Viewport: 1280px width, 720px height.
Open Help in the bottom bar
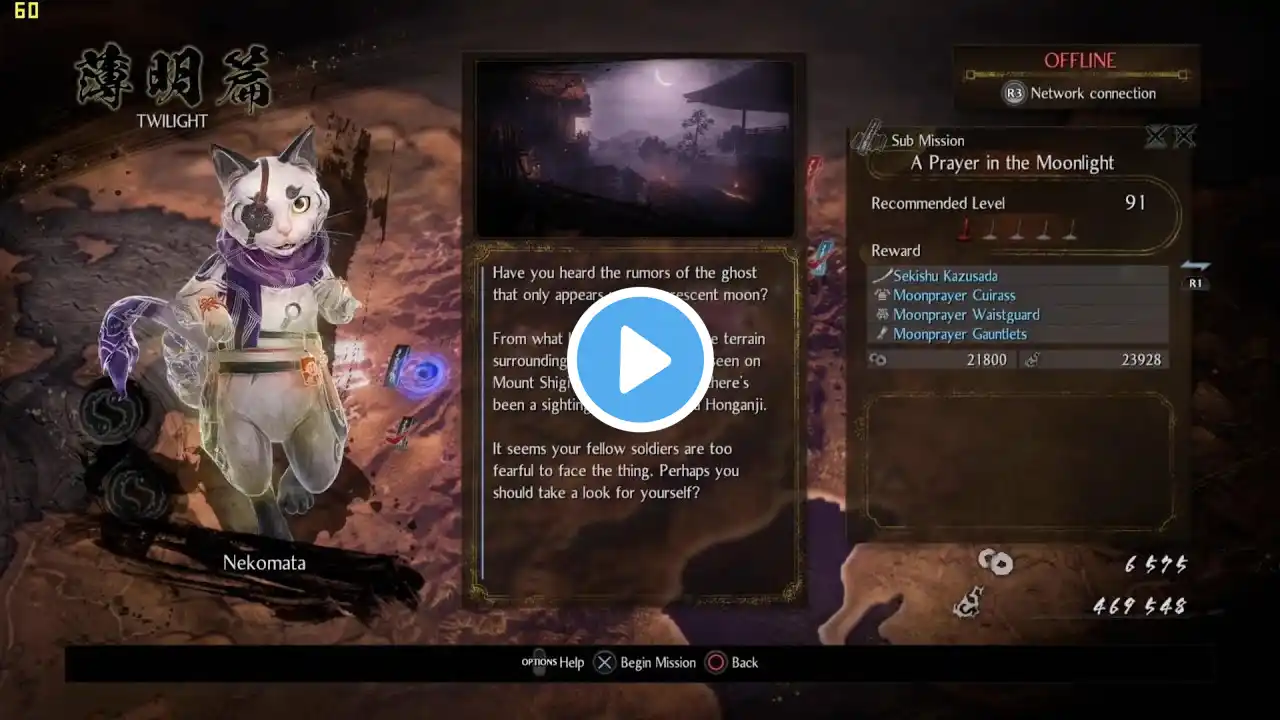(555, 662)
